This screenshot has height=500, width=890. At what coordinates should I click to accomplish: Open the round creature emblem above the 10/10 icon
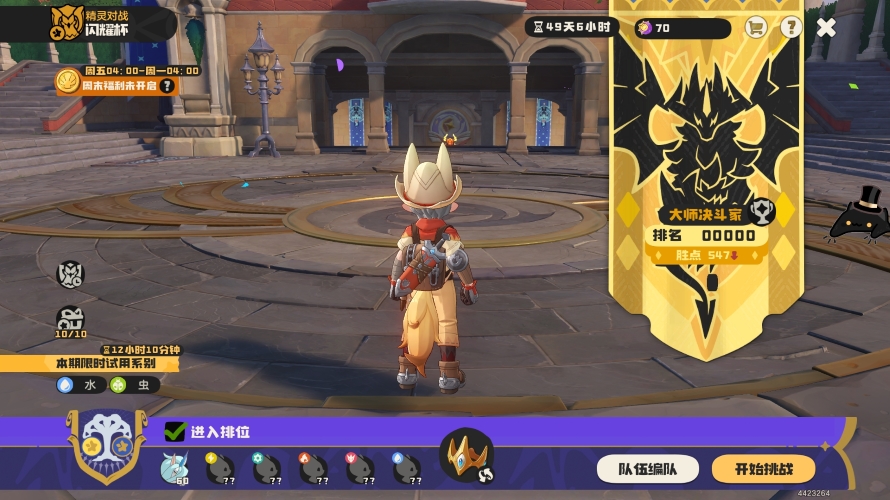pos(71,273)
